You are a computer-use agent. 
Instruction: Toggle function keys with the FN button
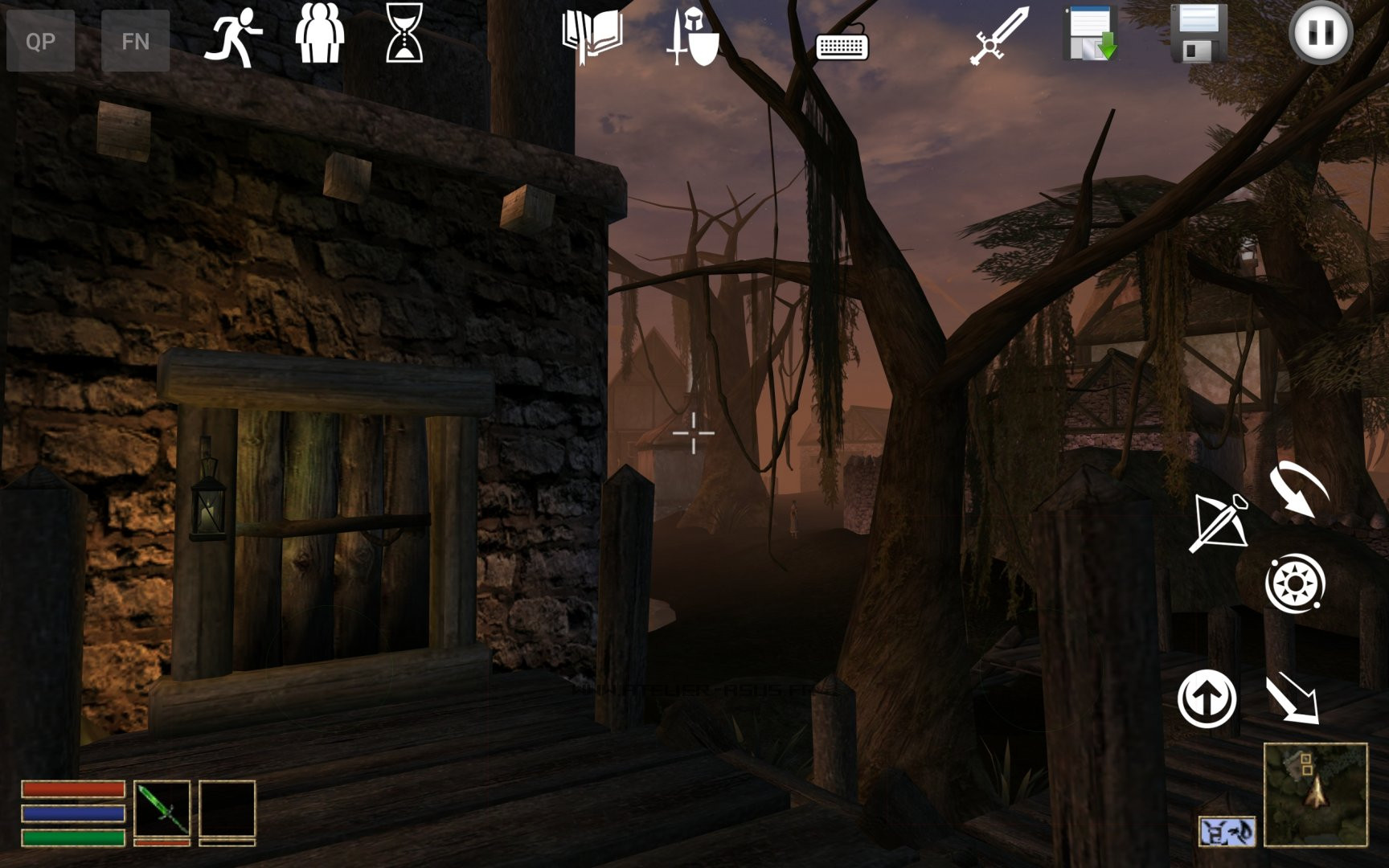click(137, 39)
